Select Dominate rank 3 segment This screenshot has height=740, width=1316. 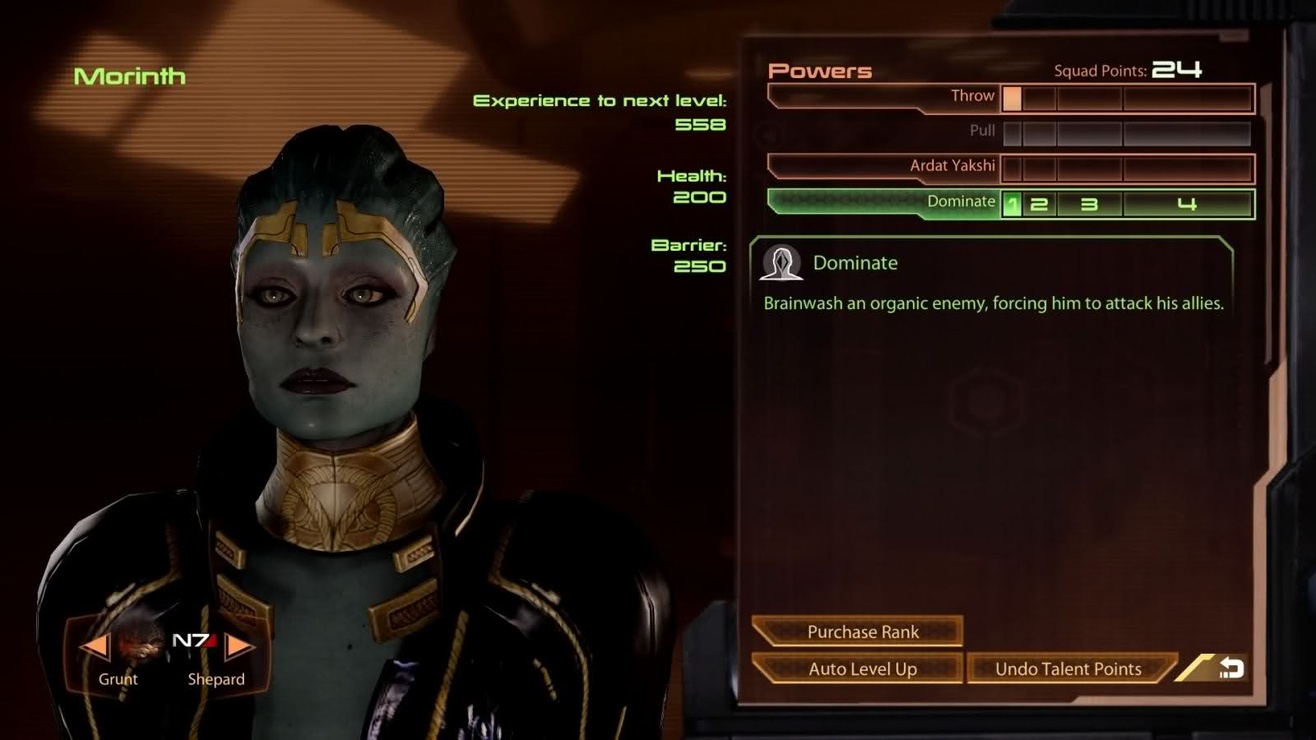pyautogui.click(x=1089, y=204)
